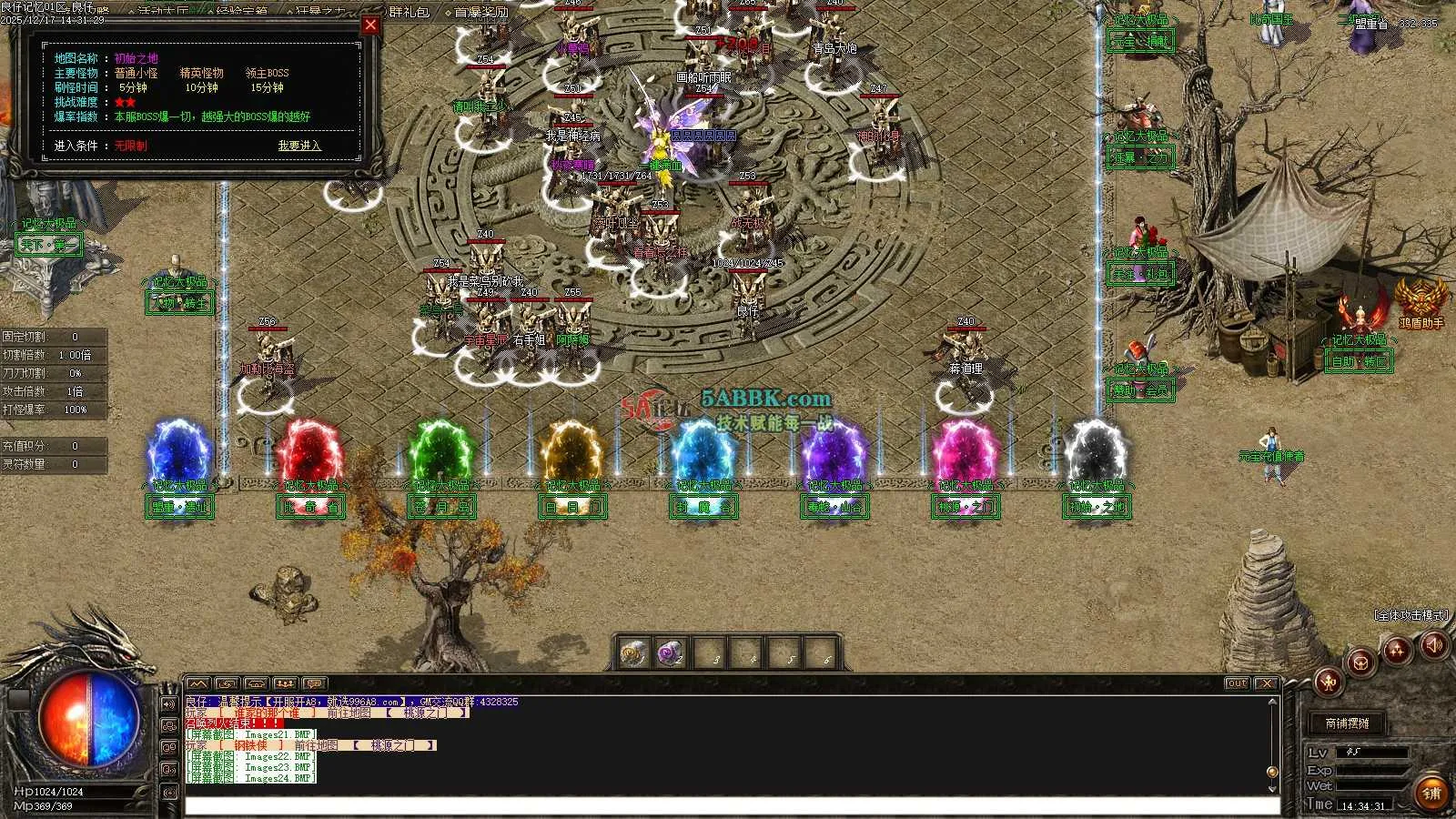Click the fifth chat tab above the log
The height and width of the screenshot is (819, 1456).
point(315,683)
